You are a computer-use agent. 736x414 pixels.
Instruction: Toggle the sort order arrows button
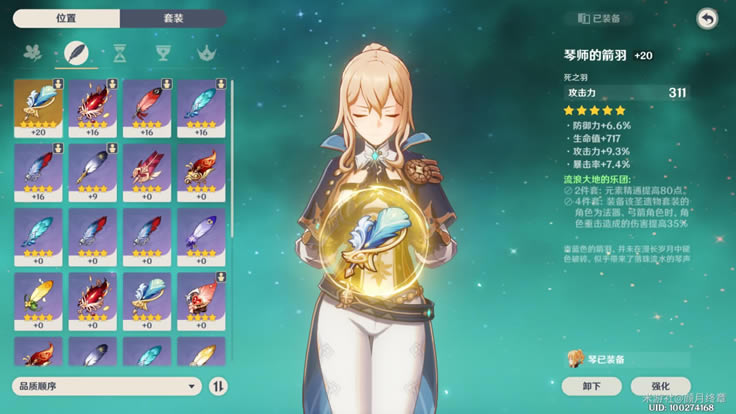click(x=219, y=385)
